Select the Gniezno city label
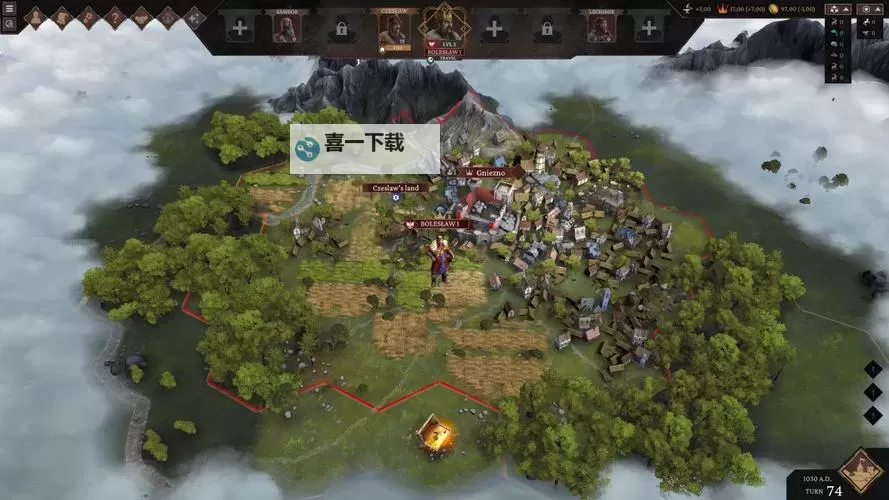889x500 pixels. point(491,172)
